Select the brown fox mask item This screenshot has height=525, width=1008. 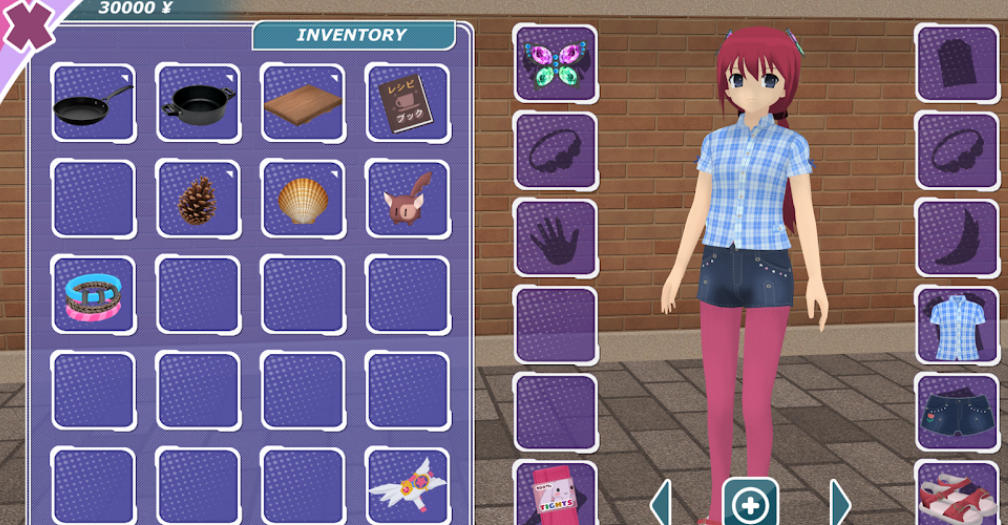pyautogui.click(x=407, y=199)
